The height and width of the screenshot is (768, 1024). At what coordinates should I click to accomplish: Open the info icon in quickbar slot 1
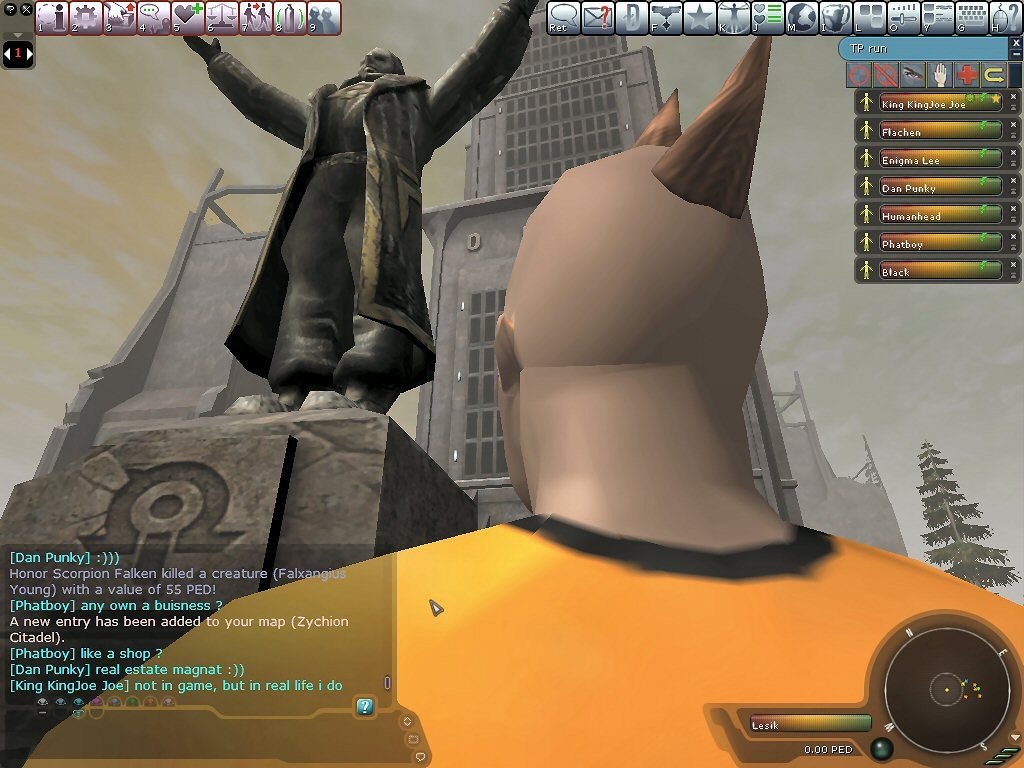(53, 17)
